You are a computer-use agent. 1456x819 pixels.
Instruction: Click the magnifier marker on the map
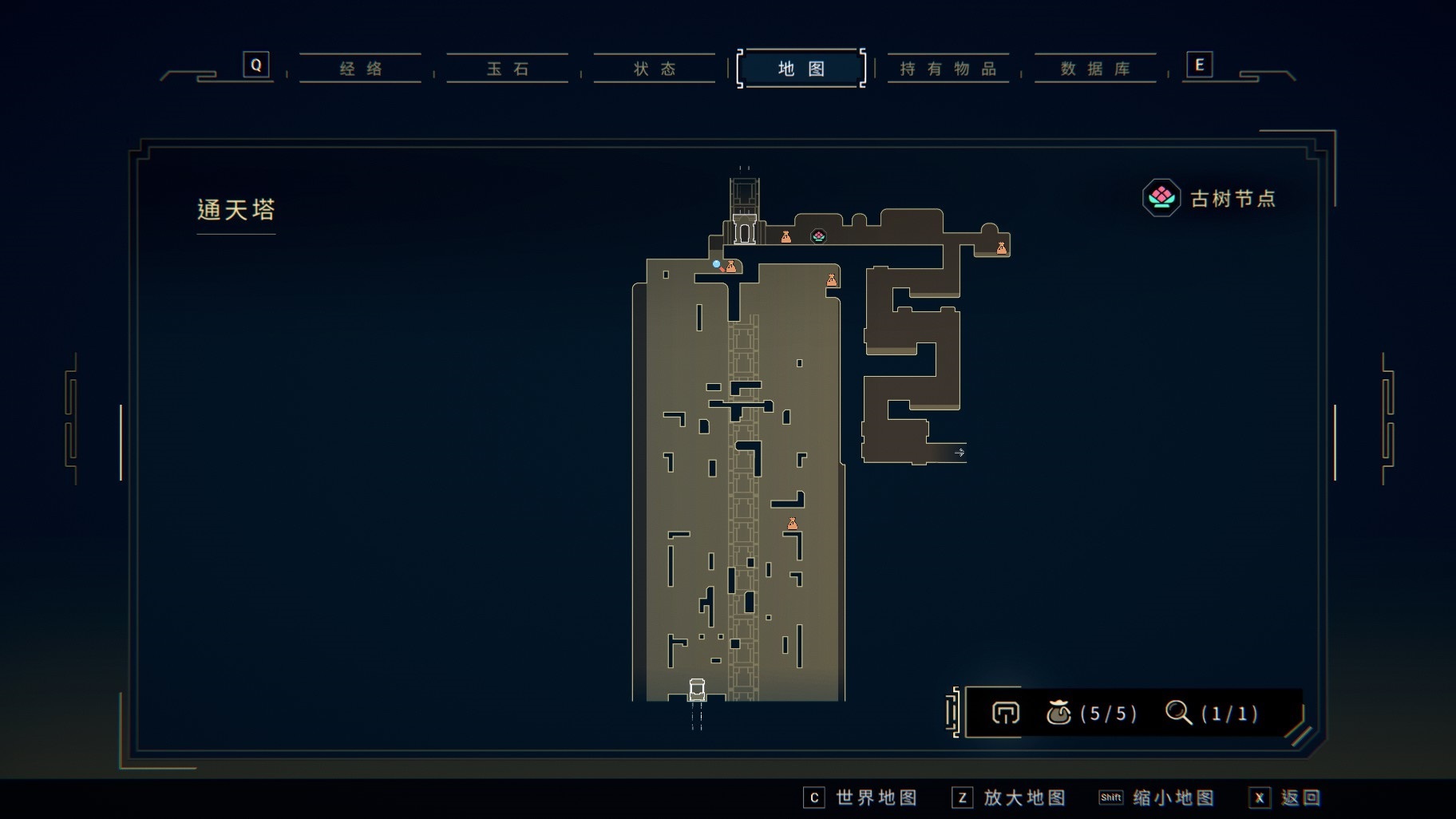[x=718, y=266]
